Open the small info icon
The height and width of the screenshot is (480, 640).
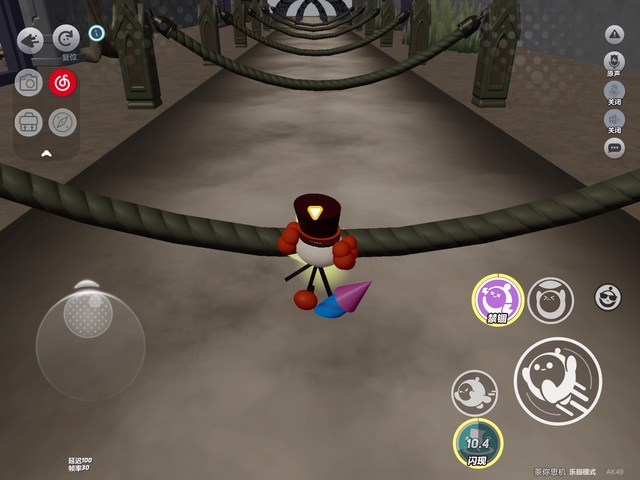[96, 33]
